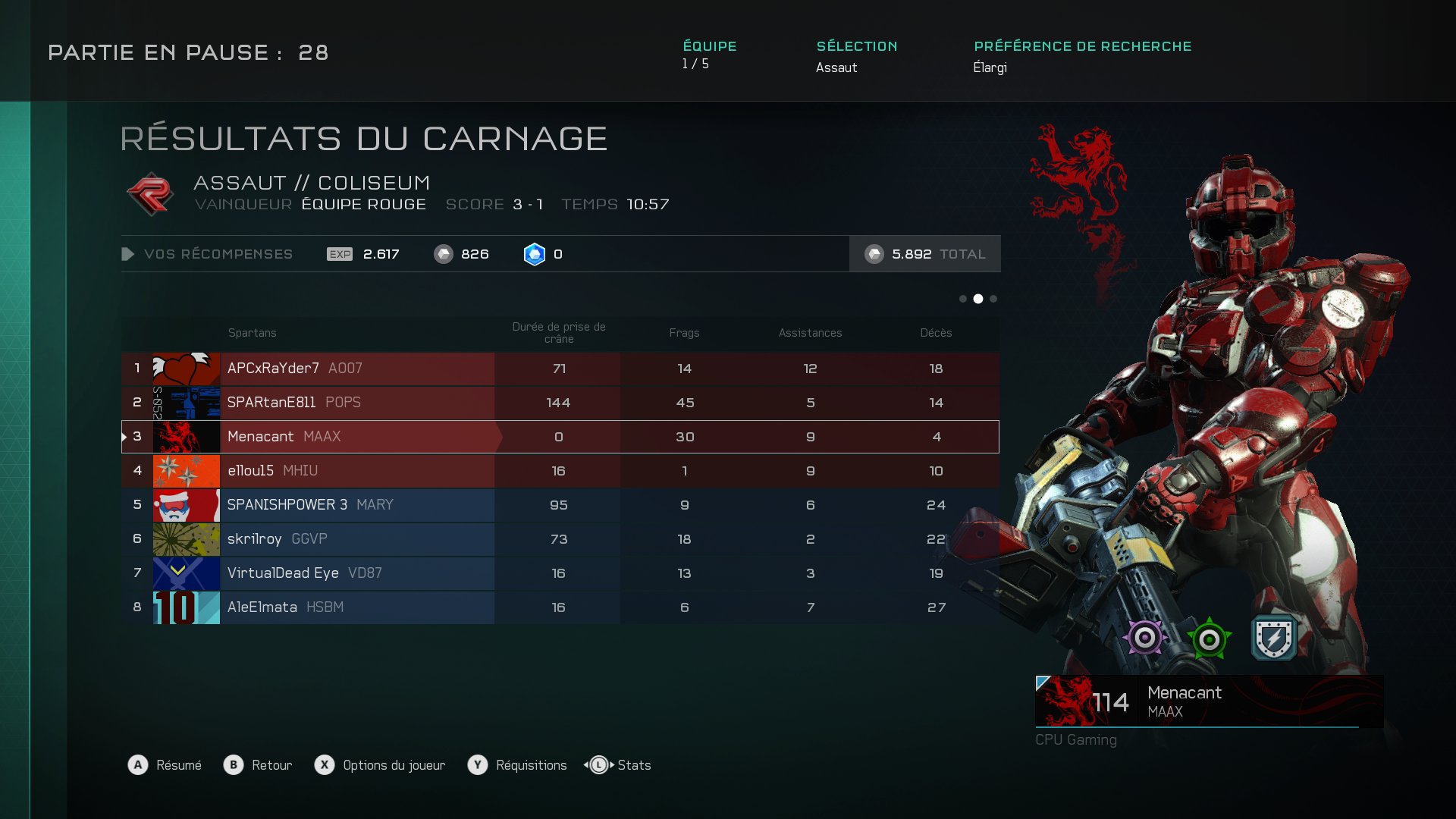Go back with the Retour option
The width and height of the screenshot is (1456, 819).
(x=259, y=765)
